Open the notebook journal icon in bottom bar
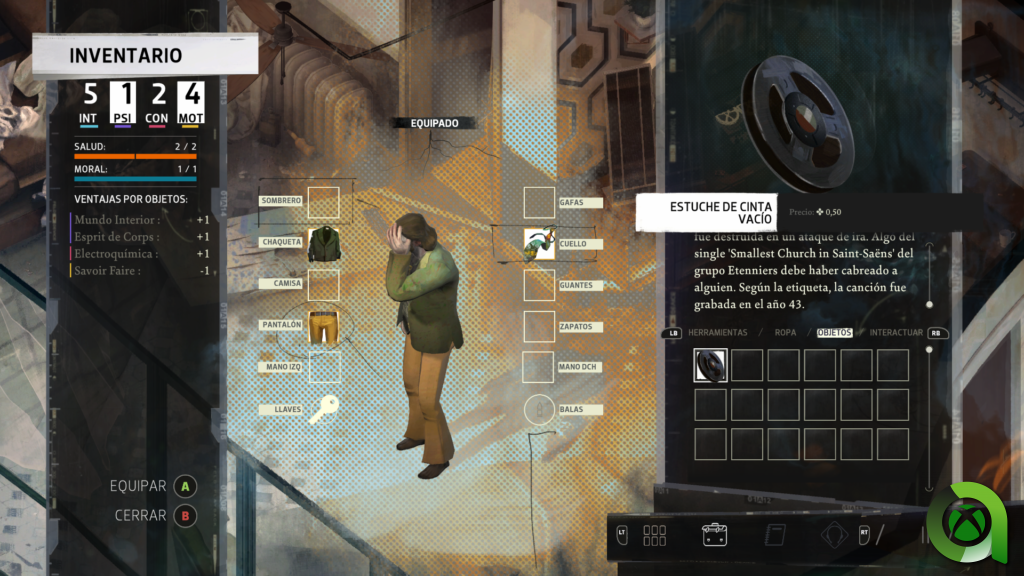 click(773, 535)
